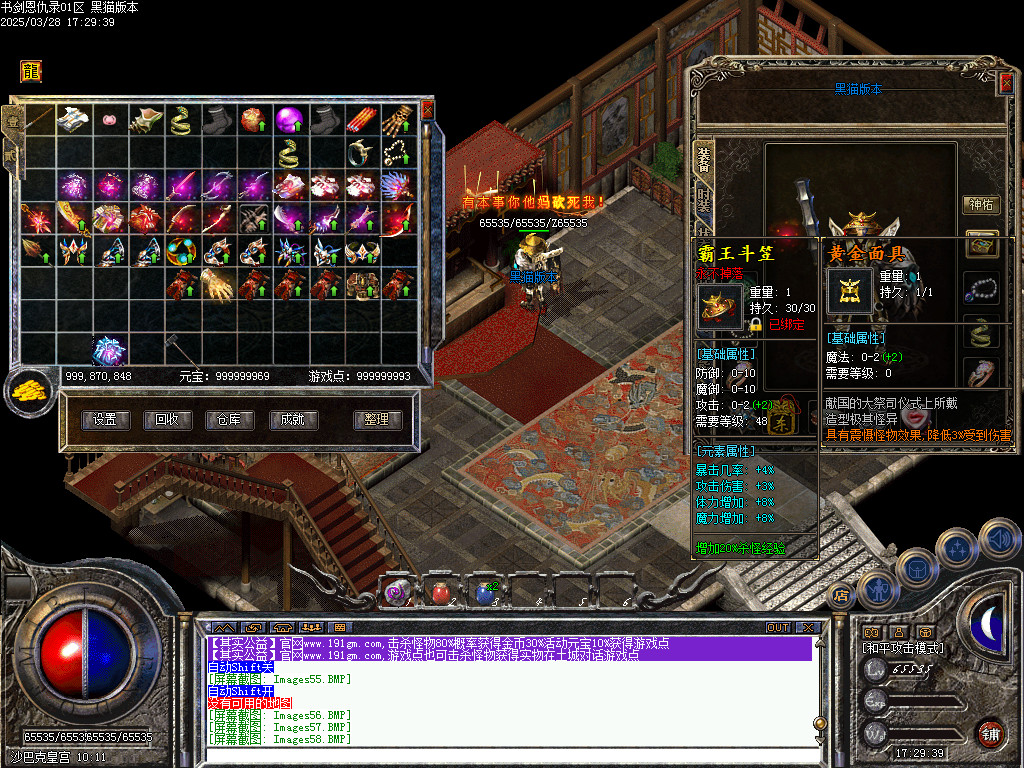
Task: Select the golden claw glove item
Action: (217, 284)
